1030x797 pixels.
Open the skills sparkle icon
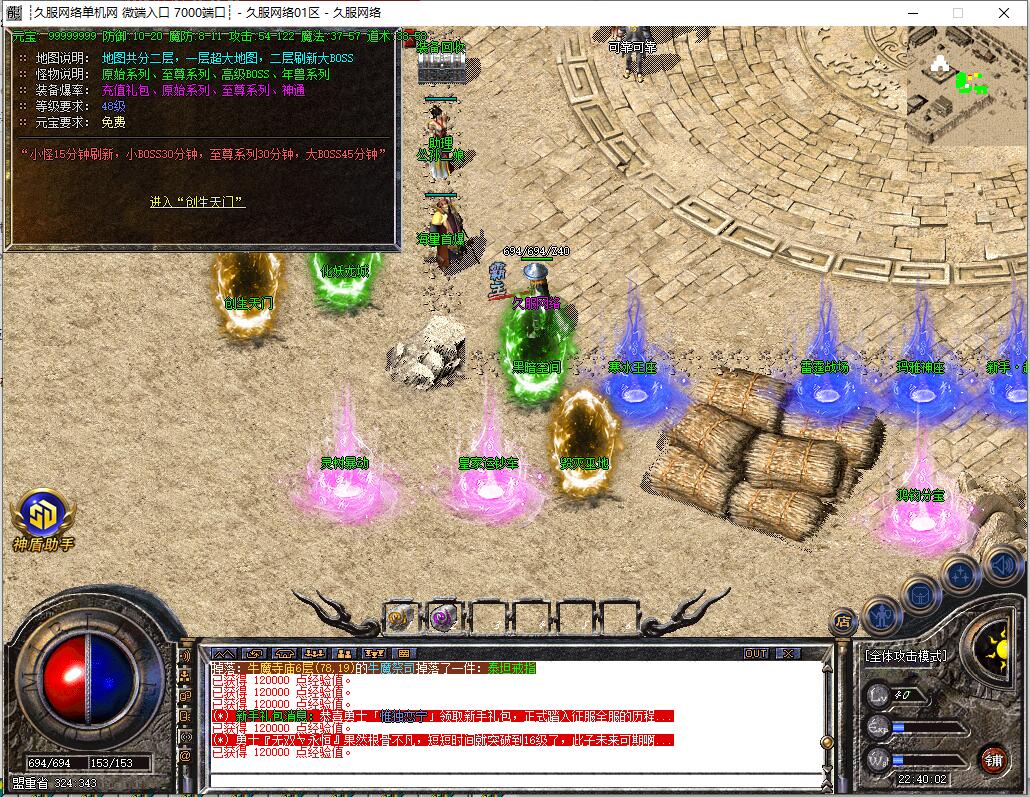(960, 574)
